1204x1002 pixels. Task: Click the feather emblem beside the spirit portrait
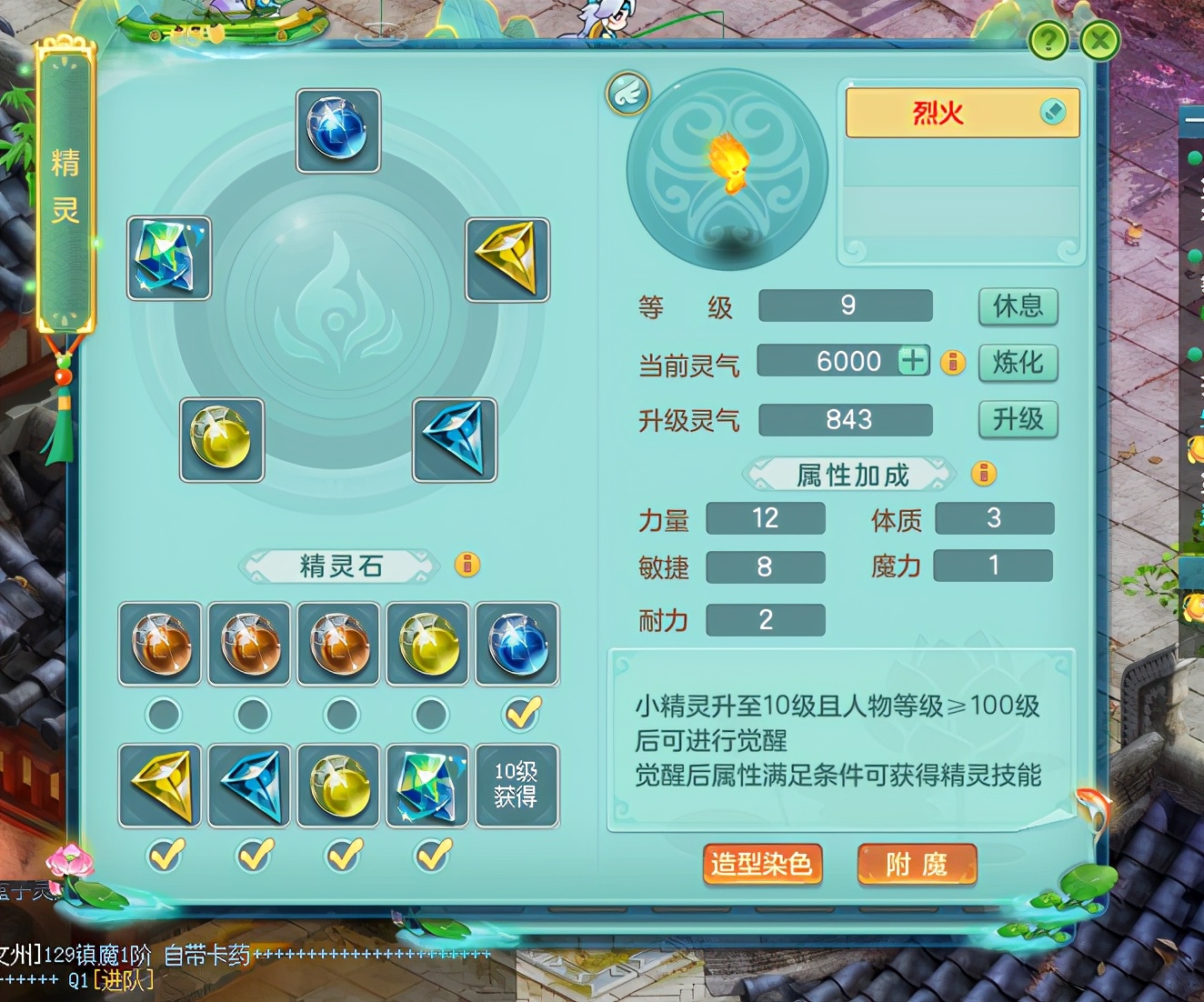click(627, 95)
